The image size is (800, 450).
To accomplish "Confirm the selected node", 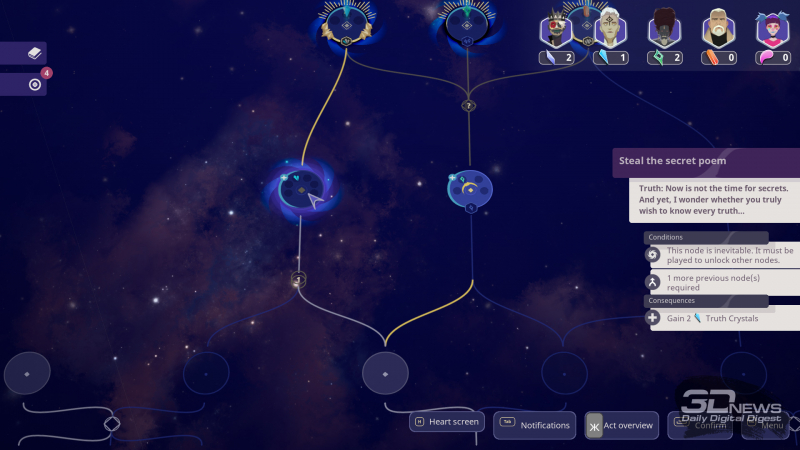I will click(699, 425).
